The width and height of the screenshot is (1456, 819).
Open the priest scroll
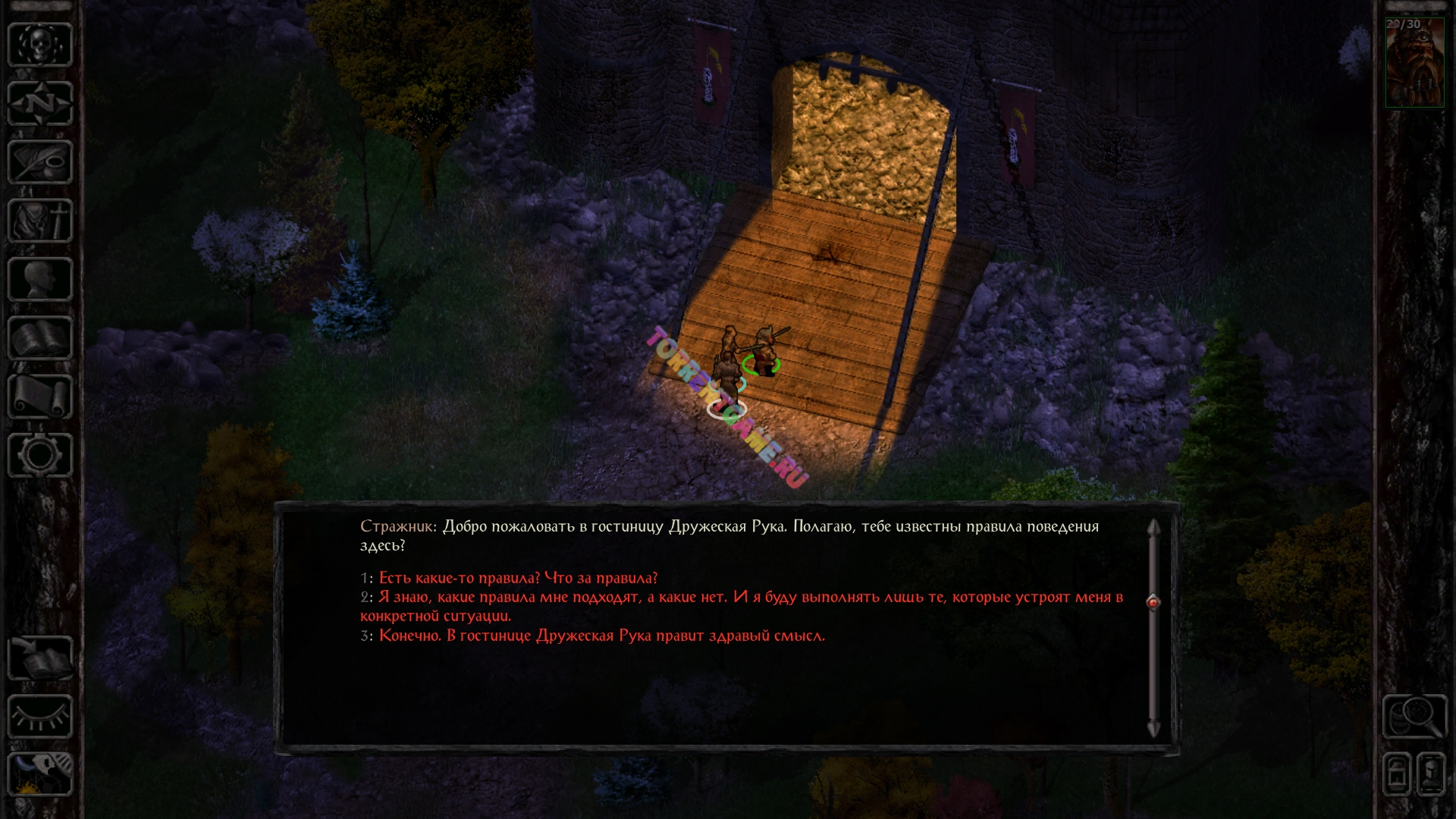(40, 397)
